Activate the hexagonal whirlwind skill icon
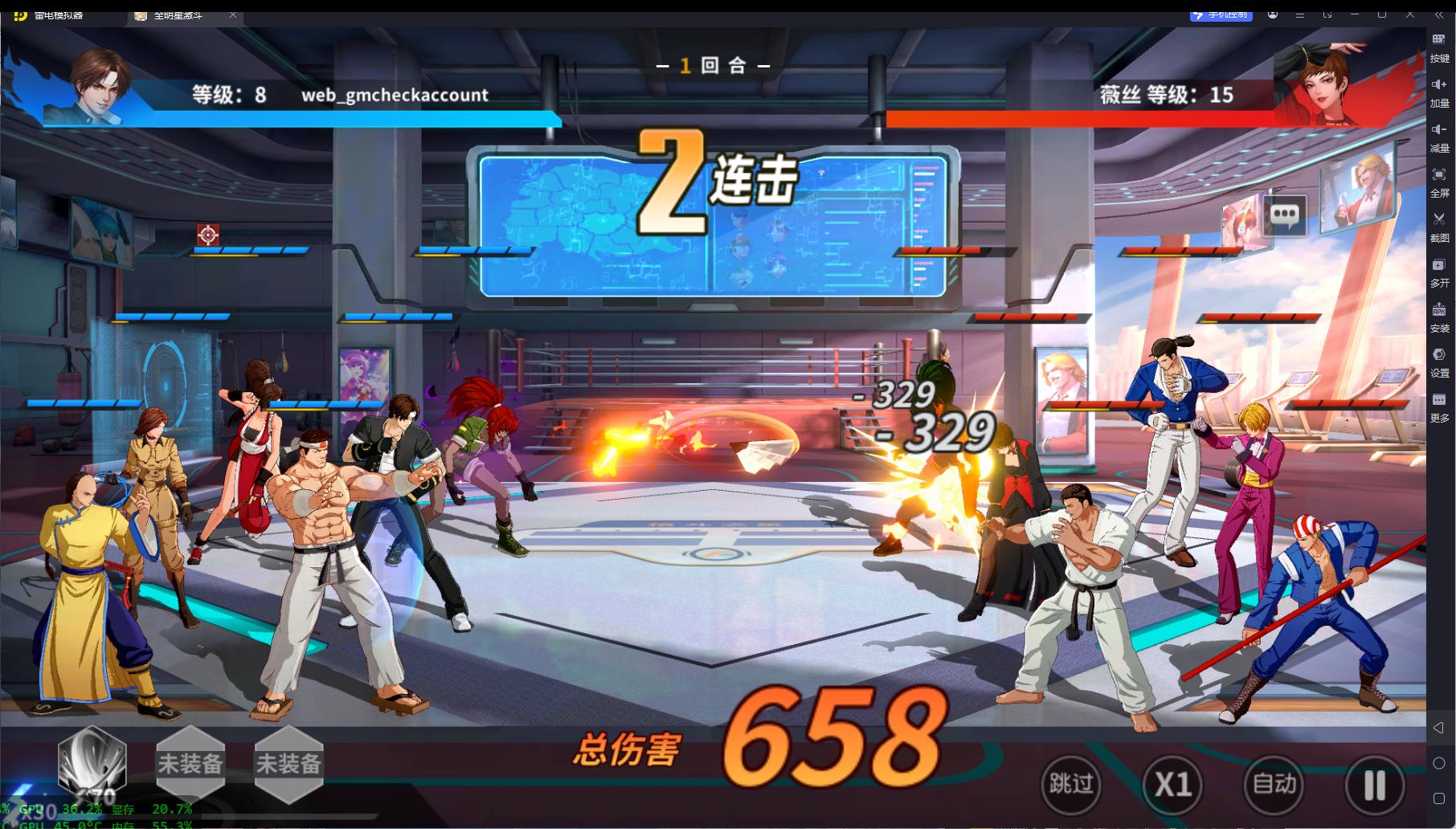 coord(92,762)
